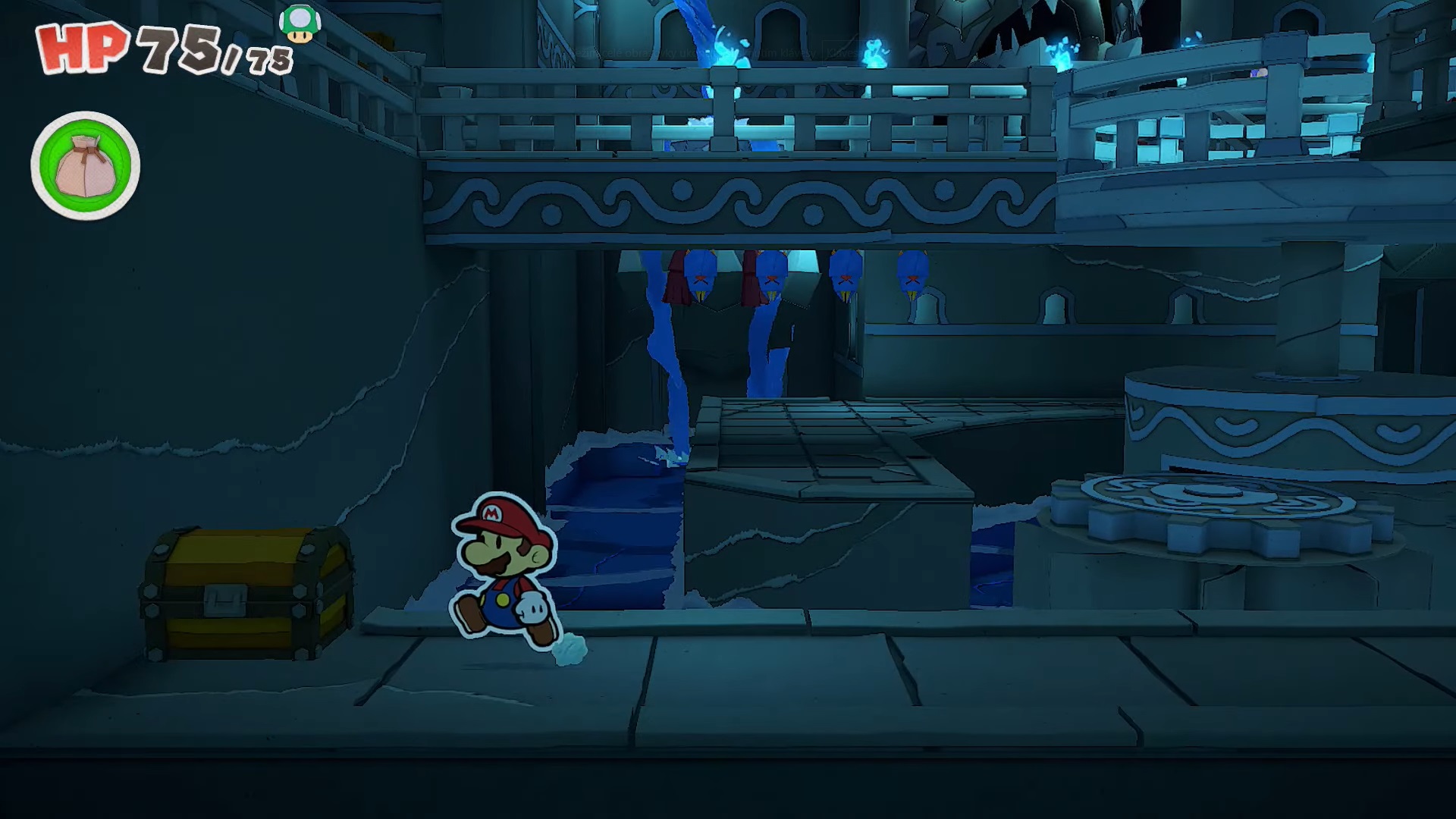This screenshot has width=1456, height=819.
Task: Toggle the green item badge circle
Action: (x=86, y=165)
